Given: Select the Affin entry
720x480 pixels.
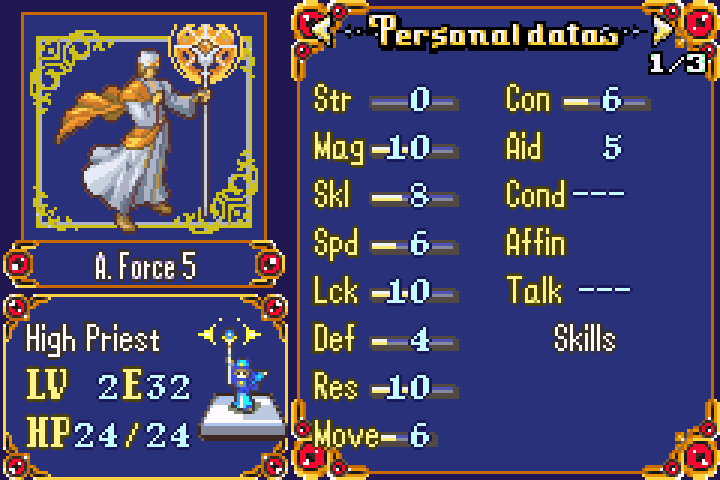Looking at the screenshot, I should (x=536, y=243).
